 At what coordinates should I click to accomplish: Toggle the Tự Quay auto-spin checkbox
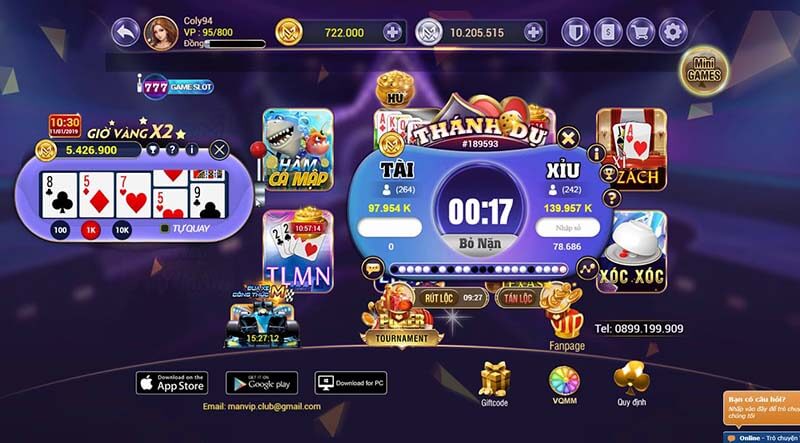[x=165, y=229]
